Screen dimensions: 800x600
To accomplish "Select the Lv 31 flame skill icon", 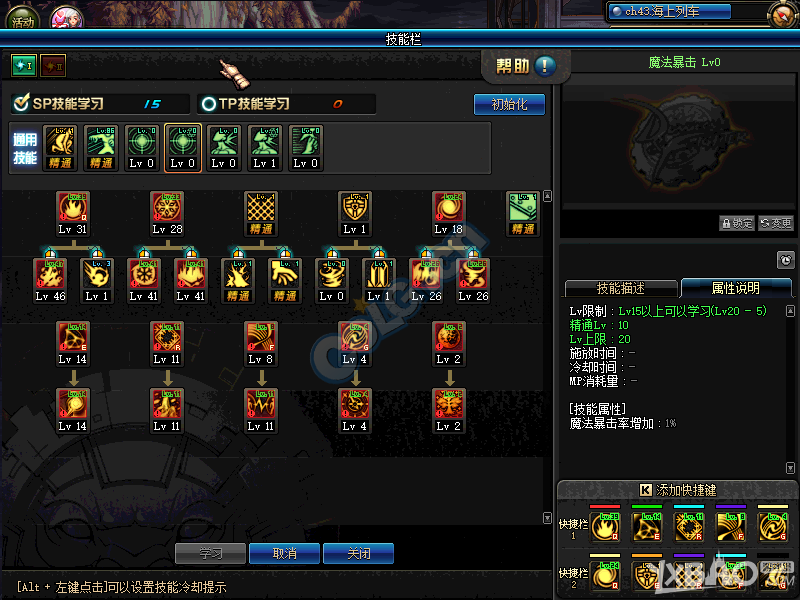I will pyautogui.click(x=73, y=209).
